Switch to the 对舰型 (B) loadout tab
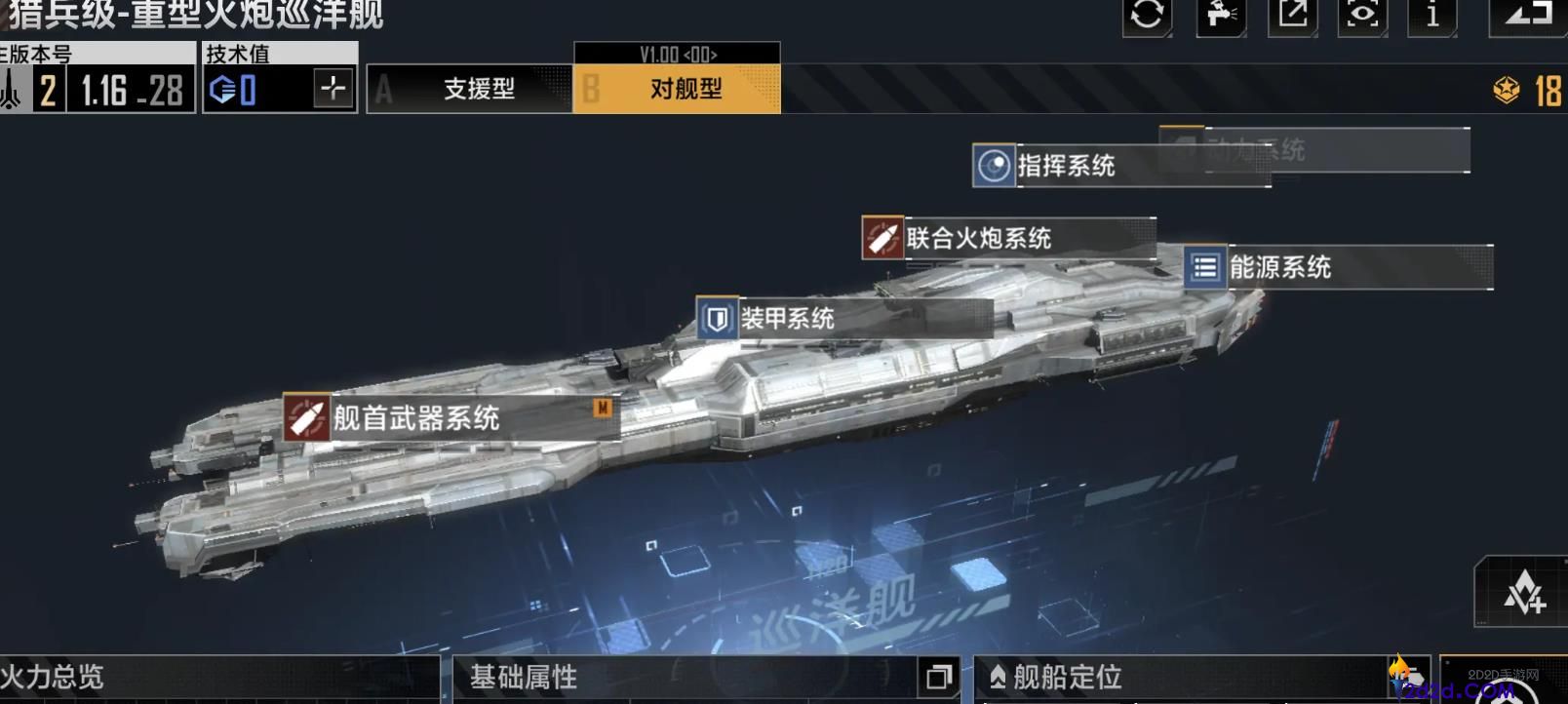The height and width of the screenshot is (704, 1568). (x=676, y=88)
